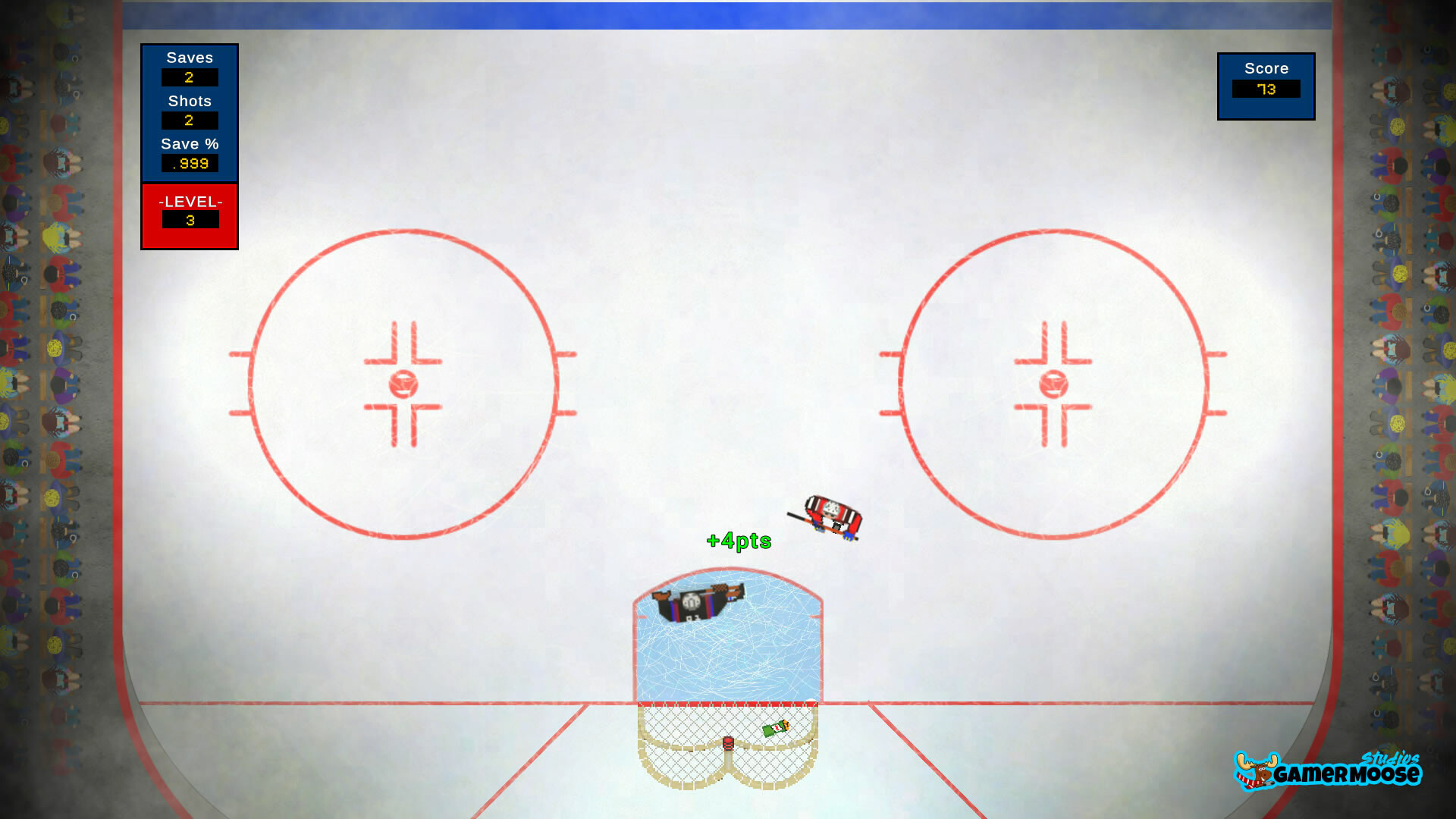
Task: Click the red water bottle on the net
Action: coord(730,743)
